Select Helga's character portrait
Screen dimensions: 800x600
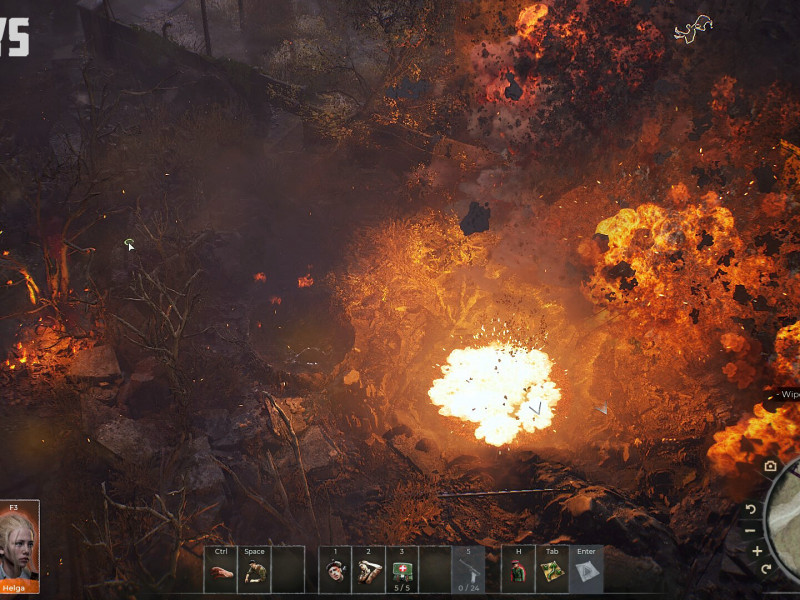tap(19, 541)
